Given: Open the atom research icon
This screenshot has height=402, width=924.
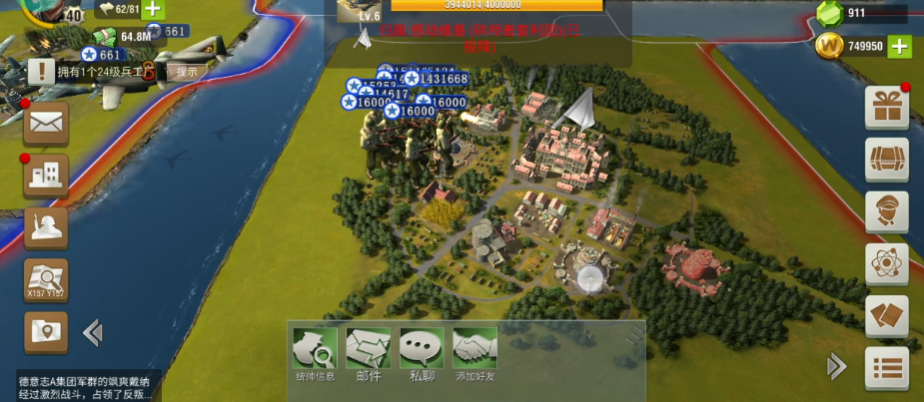Looking at the screenshot, I should tap(886, 264).
